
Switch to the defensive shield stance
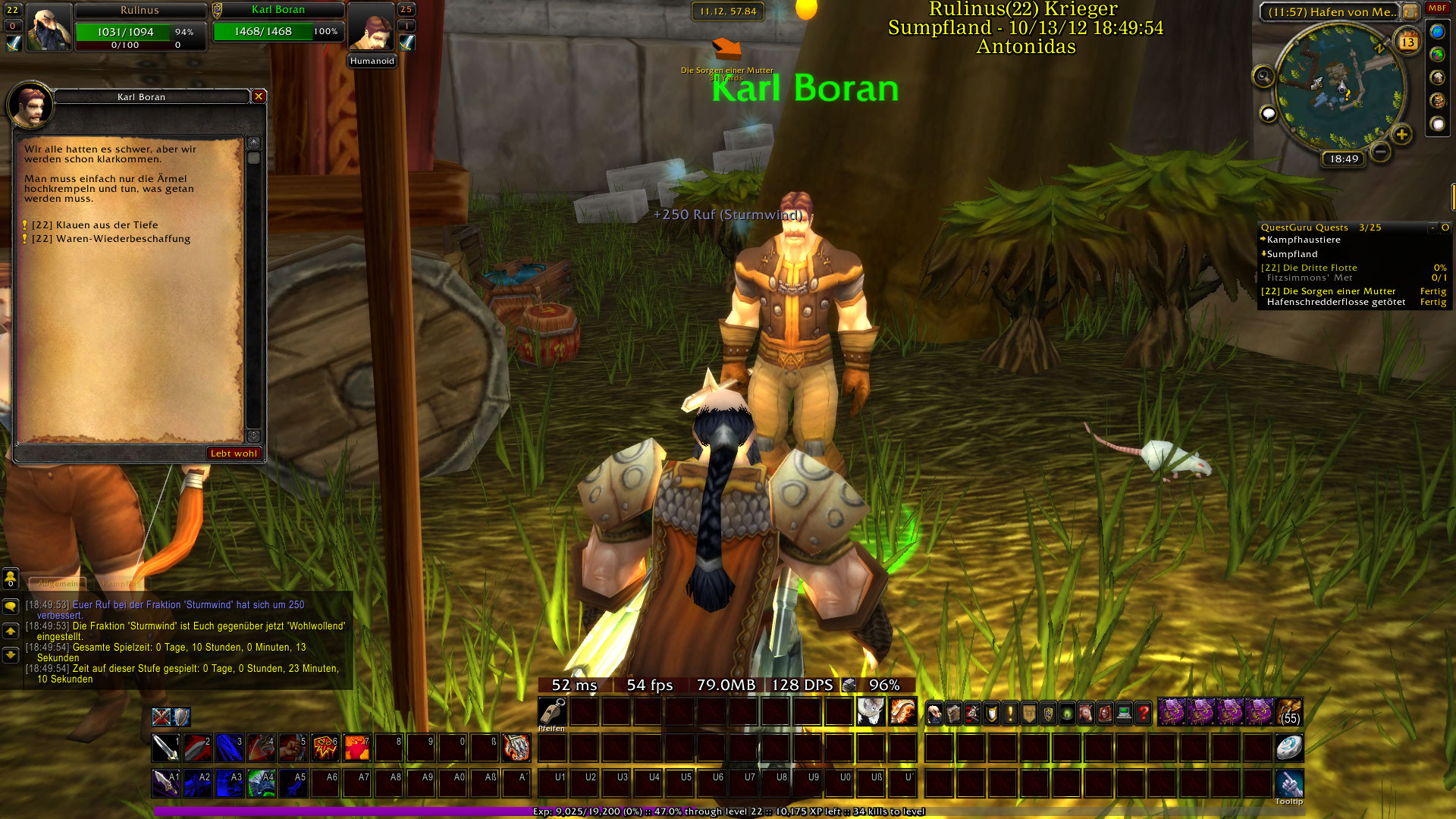[181, 717]
